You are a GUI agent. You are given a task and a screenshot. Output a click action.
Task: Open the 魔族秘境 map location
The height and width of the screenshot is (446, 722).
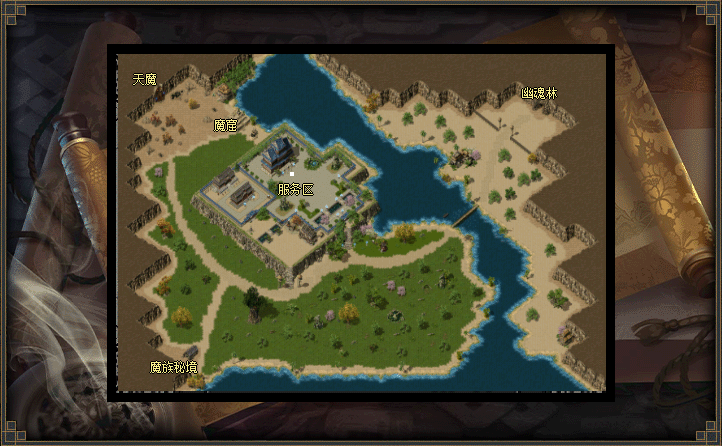pyautogui.click(x=174, y=367)
